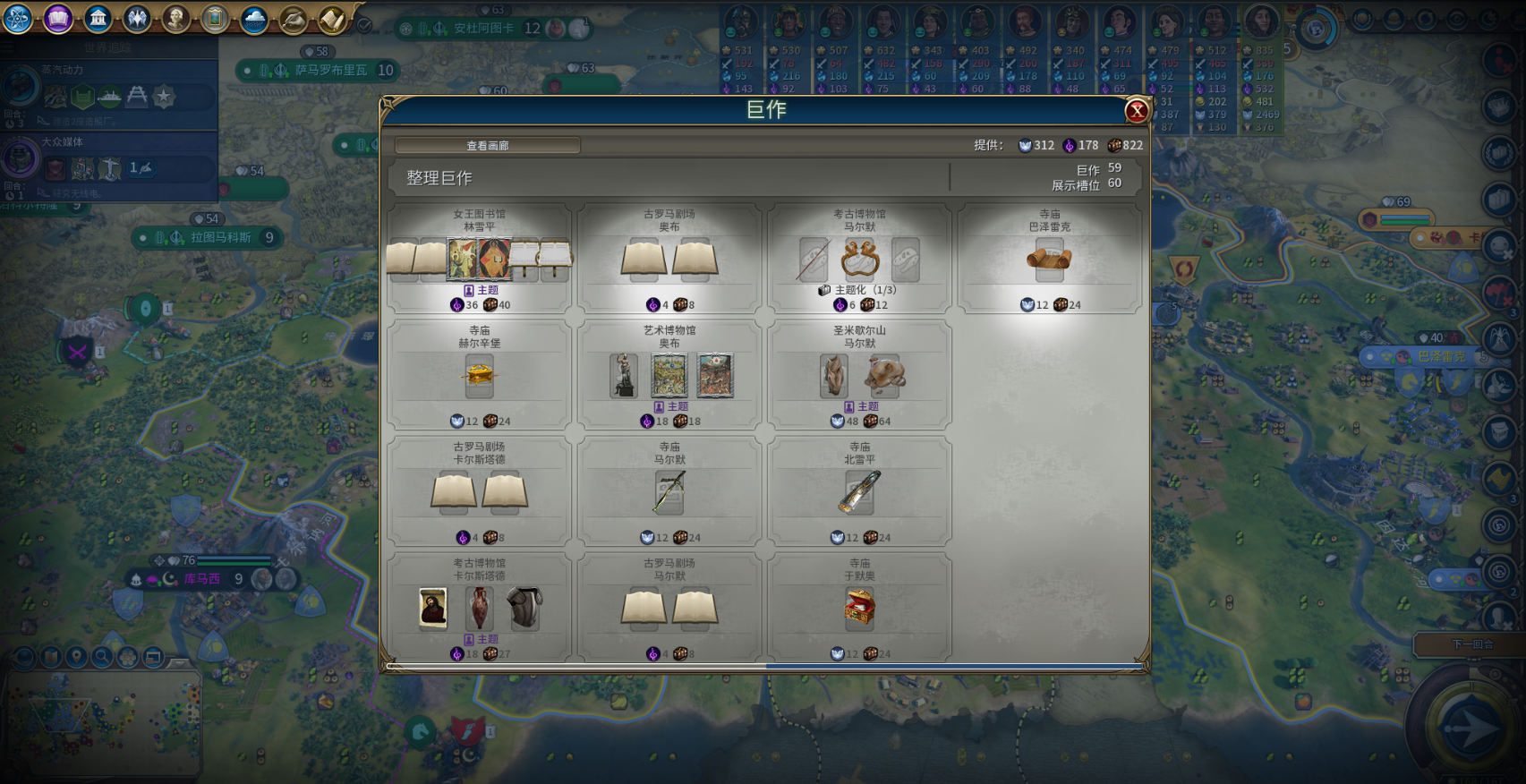This screenshot has height=784, width=1526.
Task: Select the scroll relic in 巴泽雷克 temple
Action: click(1049, 260)
